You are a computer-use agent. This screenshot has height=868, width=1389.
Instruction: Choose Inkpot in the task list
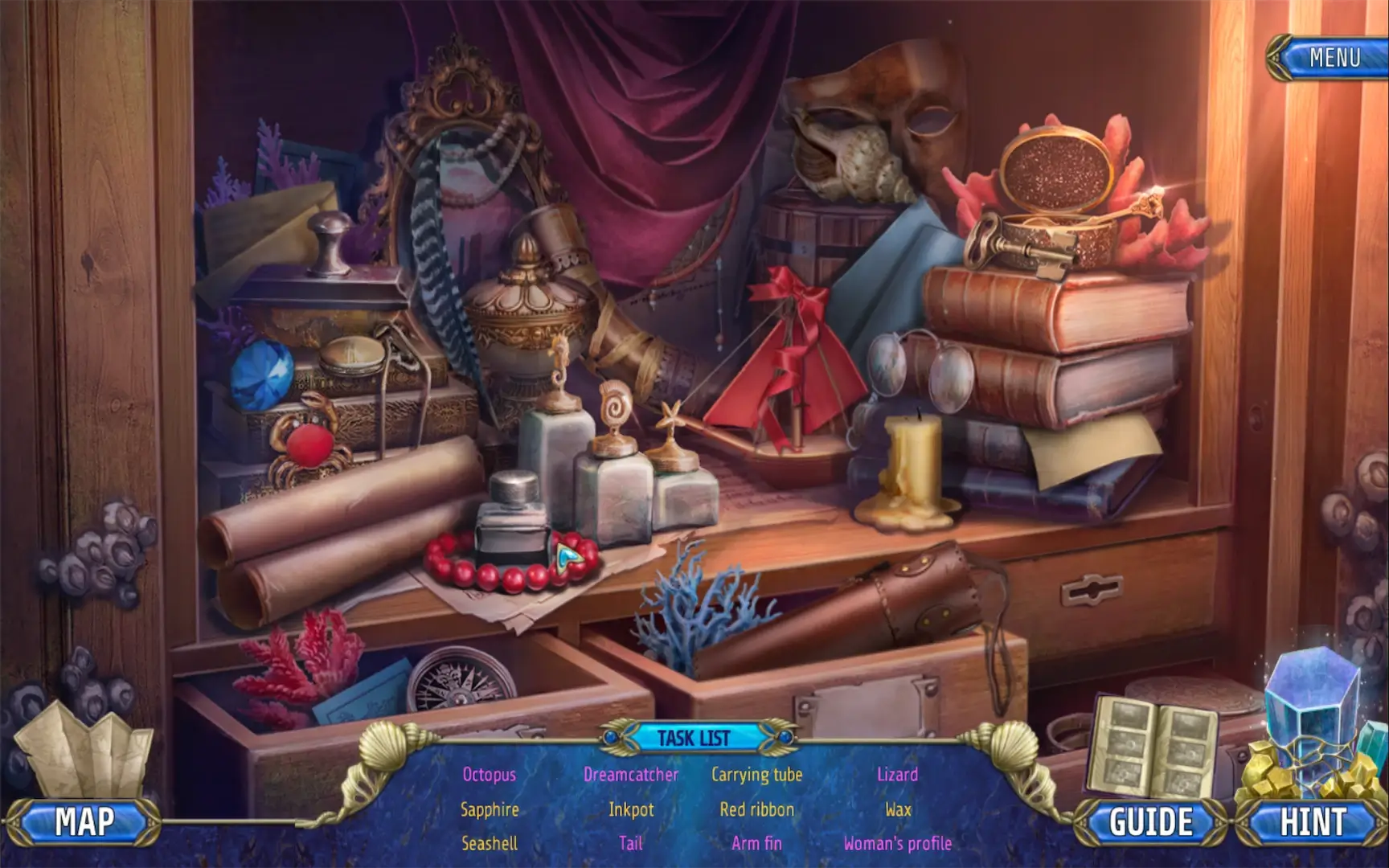click(631, 809)
